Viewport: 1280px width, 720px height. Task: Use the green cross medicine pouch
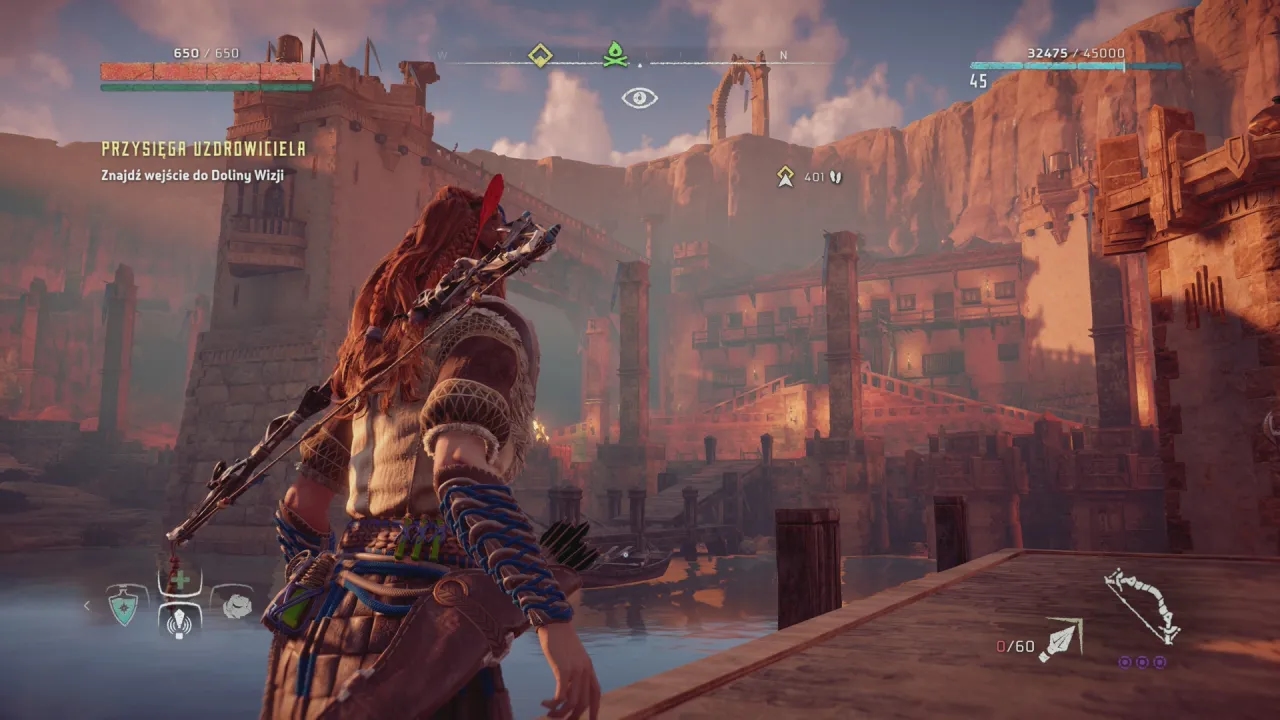[x=180, y=580]
